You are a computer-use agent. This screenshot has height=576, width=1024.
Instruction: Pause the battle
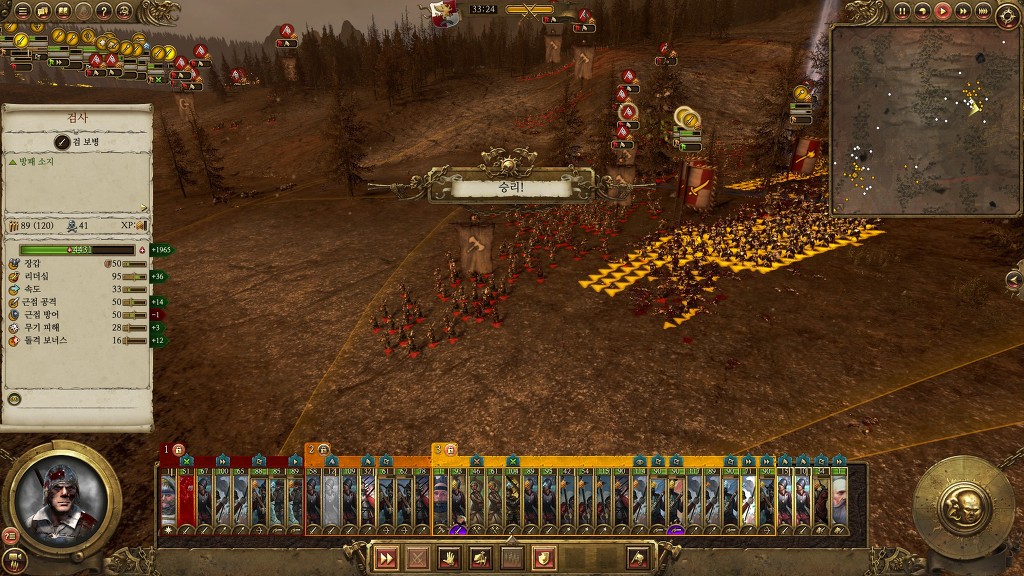pos(902,11)
